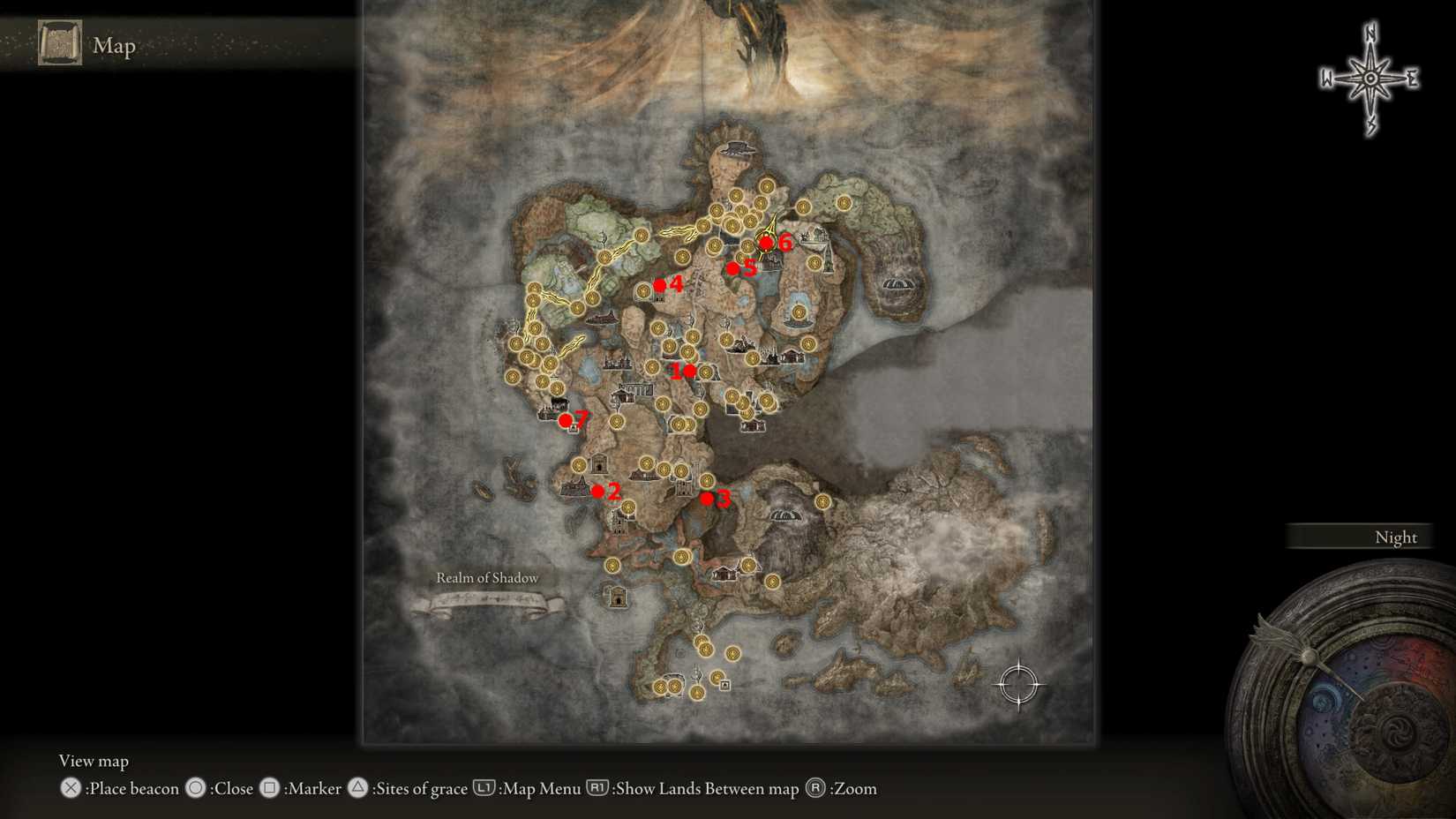Click the Night indicator on the right side
Viewport: 1456px width, 819px height.
tap(1394, 537)
